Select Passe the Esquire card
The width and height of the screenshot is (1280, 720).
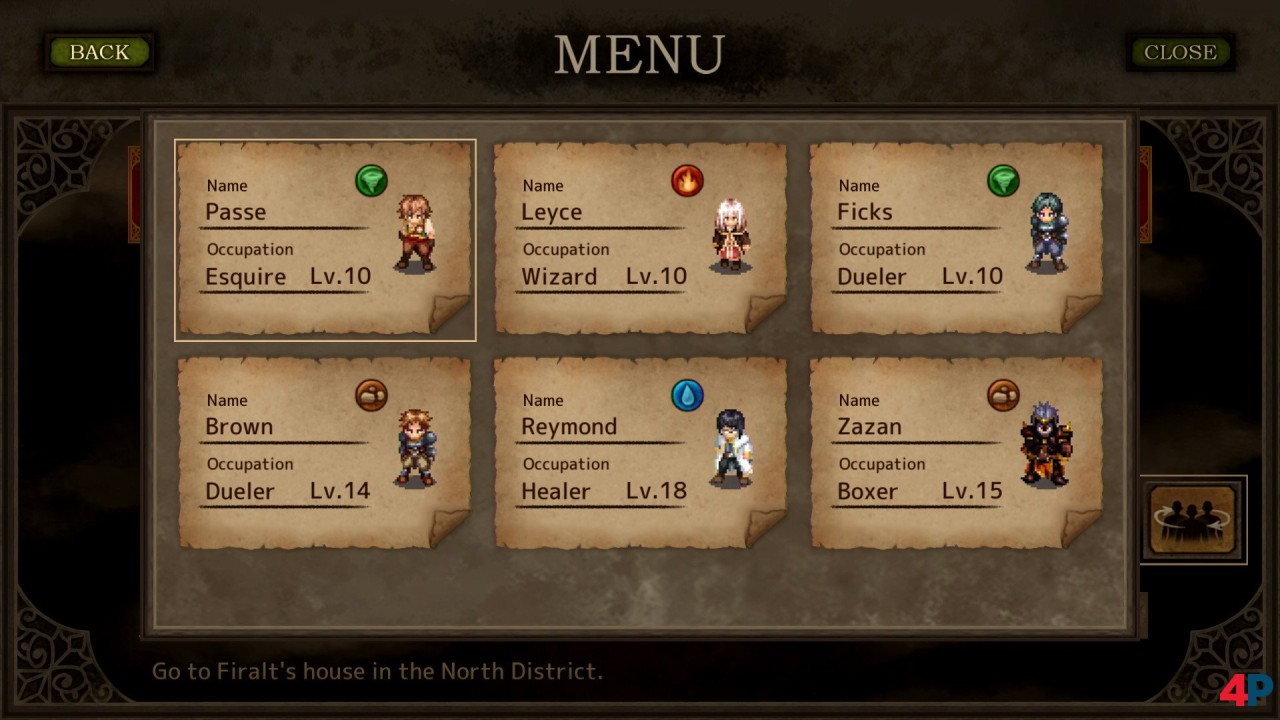324,240
